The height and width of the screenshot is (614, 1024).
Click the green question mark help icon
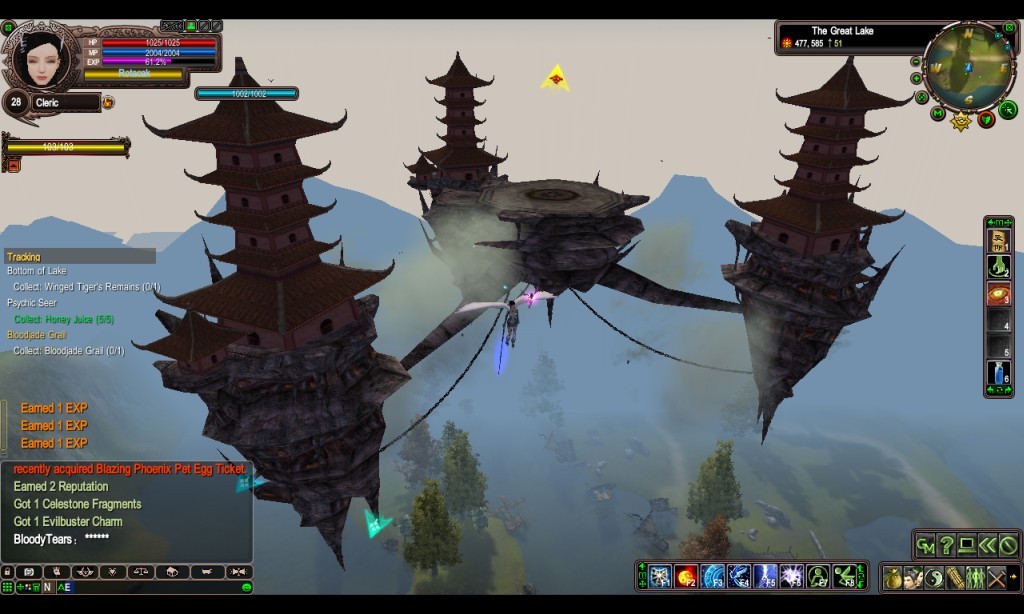pos(946,545)
